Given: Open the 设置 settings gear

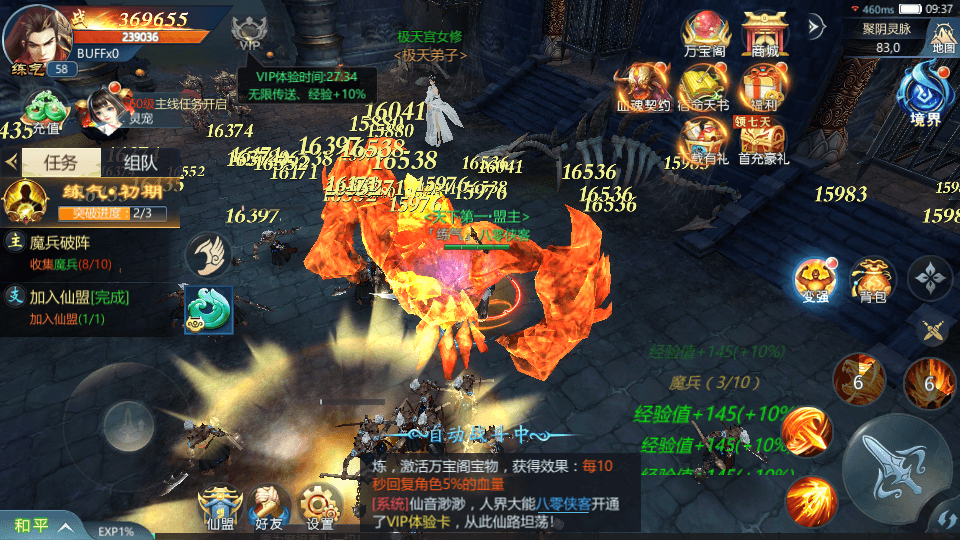Looking at the screenshot, I should click(320, 506).
